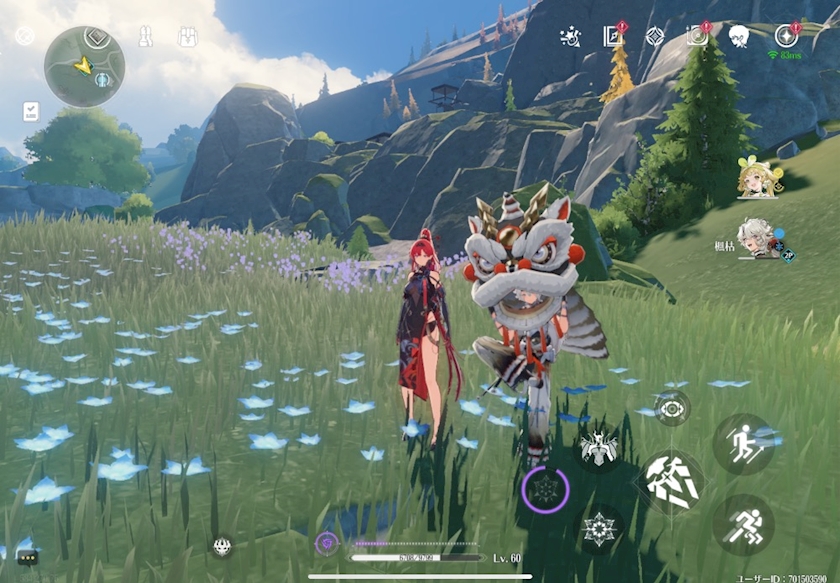Open the character head profile icon
This screenshot has width=840, height=583.
[x=739, y=37]
